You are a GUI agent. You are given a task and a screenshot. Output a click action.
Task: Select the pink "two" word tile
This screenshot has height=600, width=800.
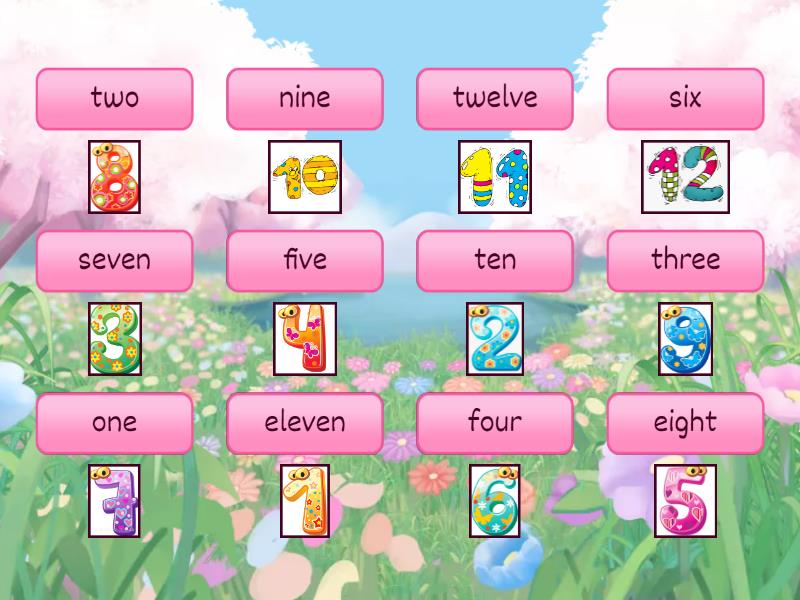pyautogui.click(x=114, y=99)
